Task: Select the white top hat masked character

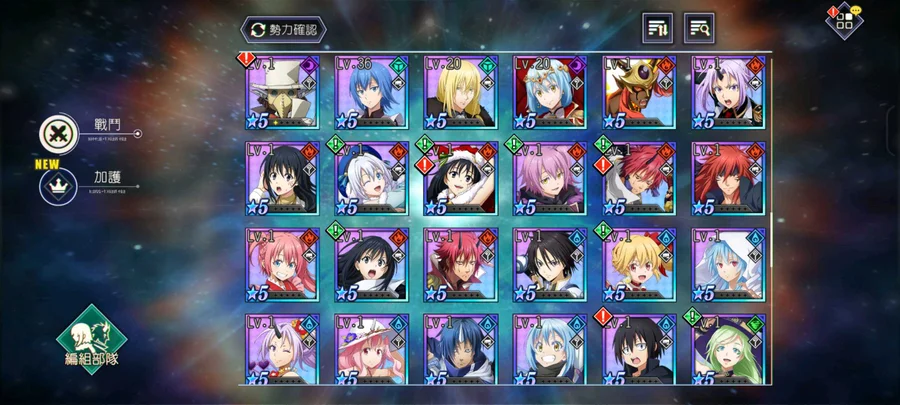Action: coord(282,92)
